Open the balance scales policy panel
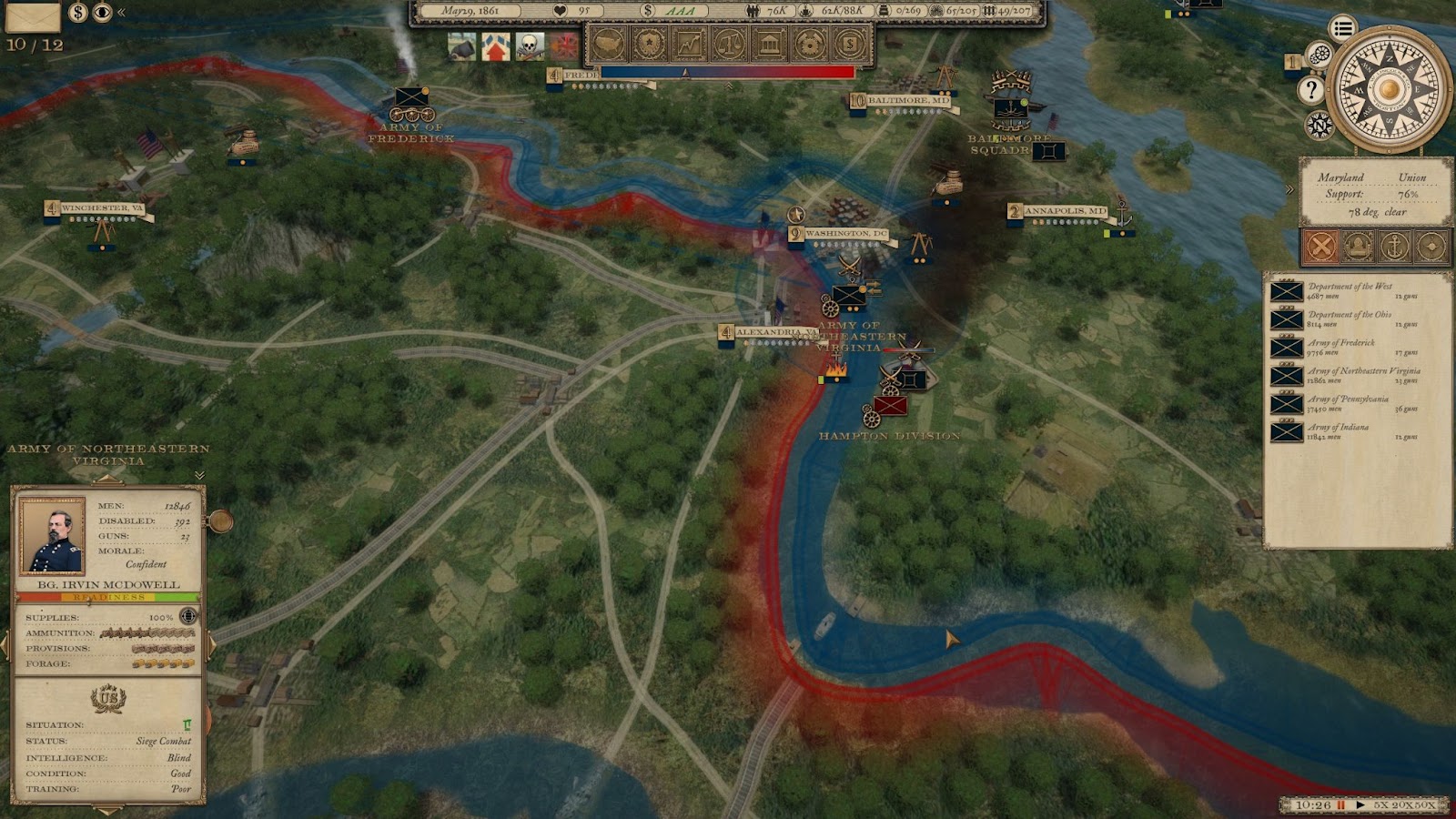Image resolution: width=1456 pixels, height=819 pixels. [729, 43]
